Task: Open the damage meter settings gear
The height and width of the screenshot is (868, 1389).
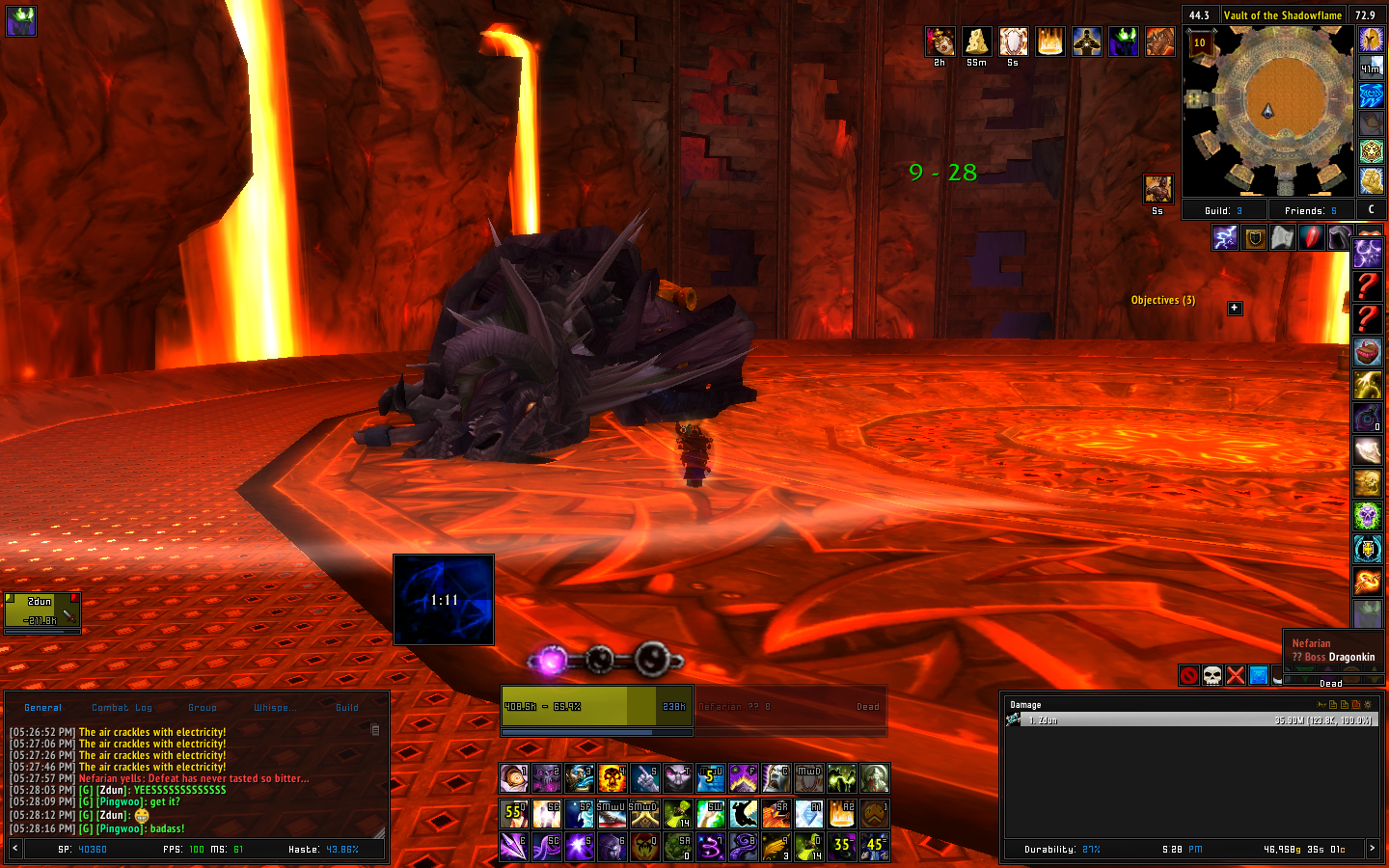Action: [1367, 705]
